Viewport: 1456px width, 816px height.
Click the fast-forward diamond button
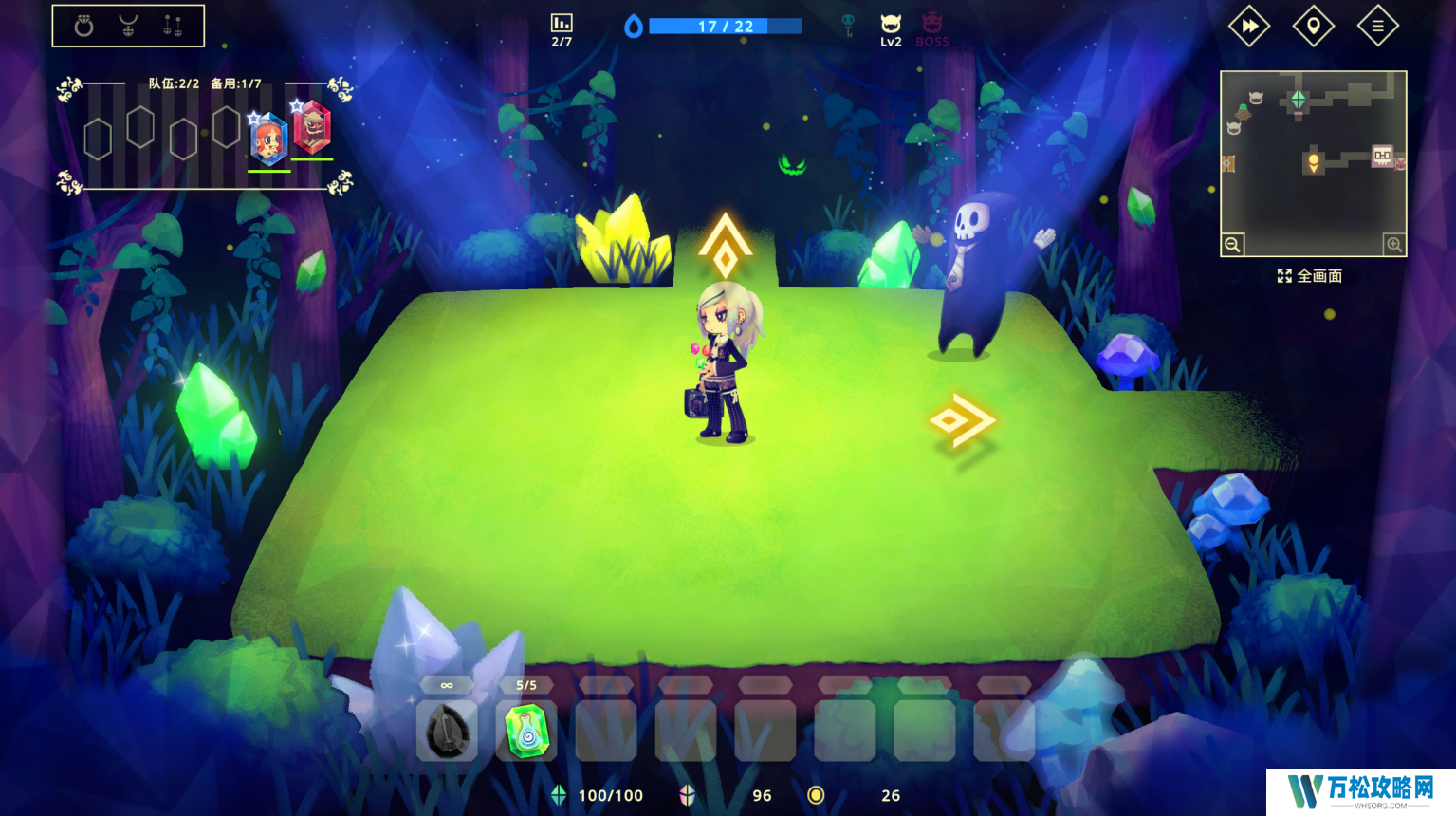point(1249,27)
